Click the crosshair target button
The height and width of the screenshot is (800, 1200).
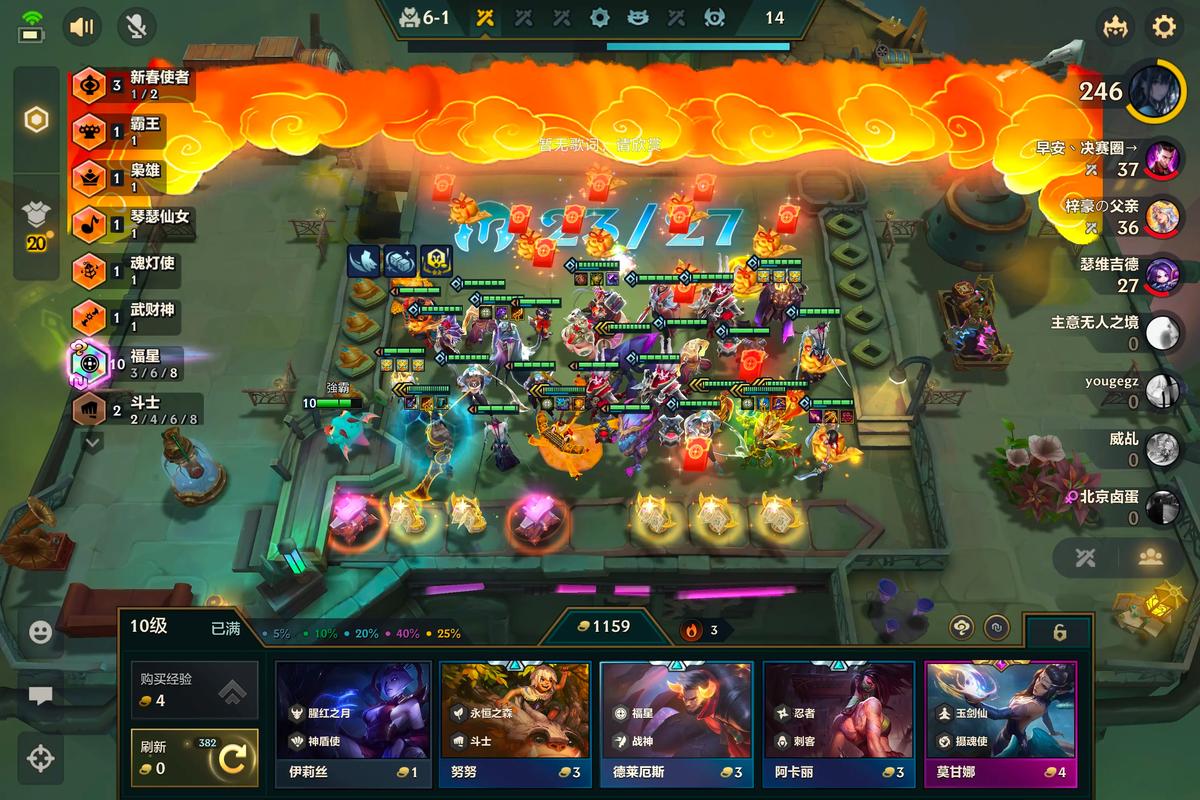(x=40, y=758)
